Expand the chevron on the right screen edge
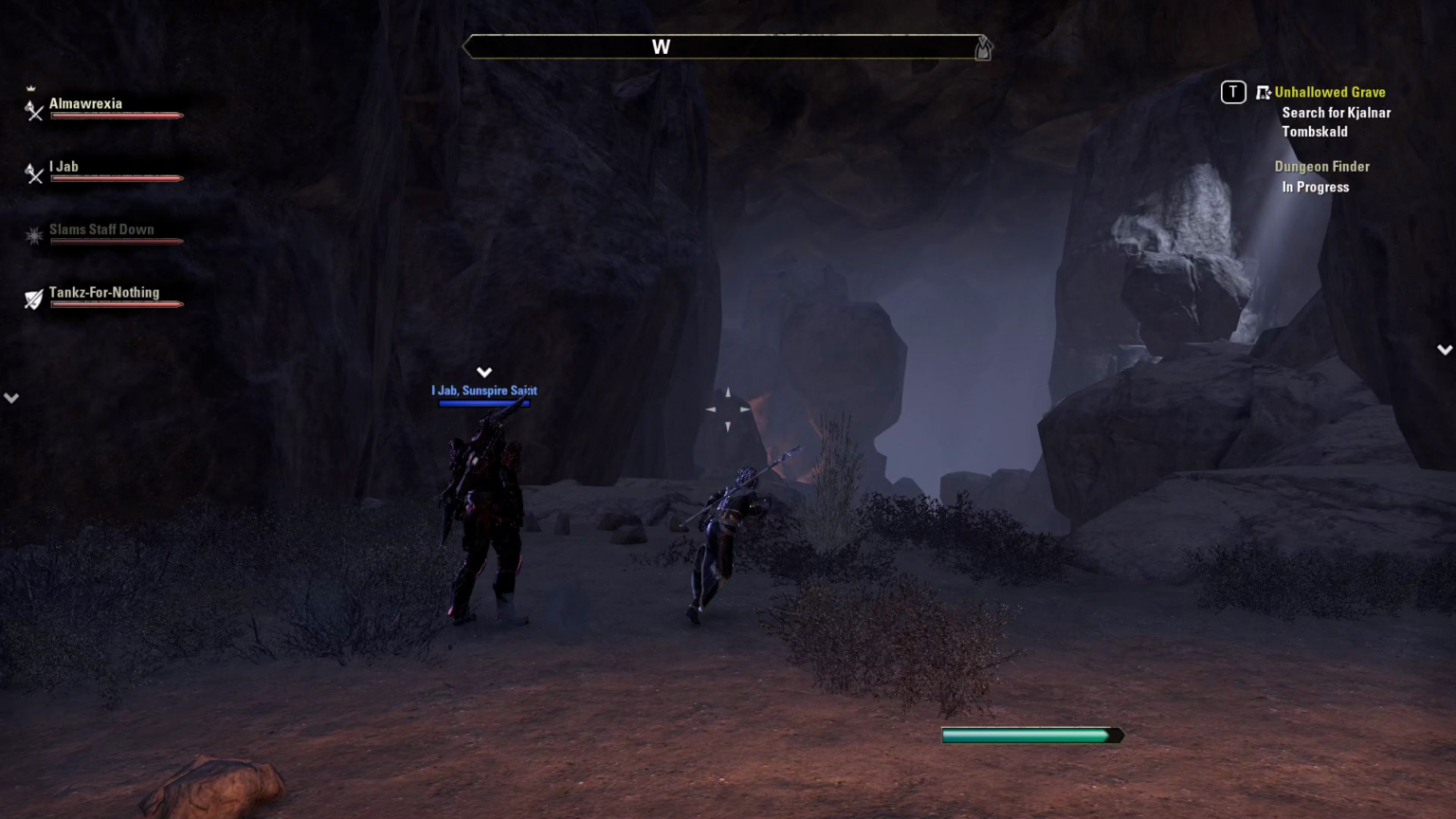The height and width of the screenshot is (819, 1456). [x=1444, y=349]
